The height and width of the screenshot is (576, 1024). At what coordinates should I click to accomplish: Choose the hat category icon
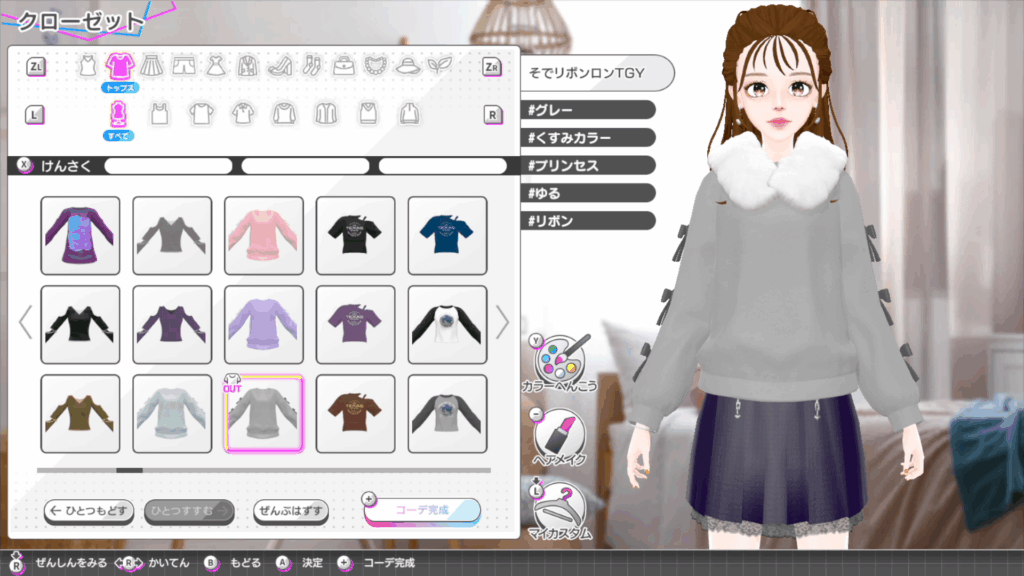click(407, 66)
